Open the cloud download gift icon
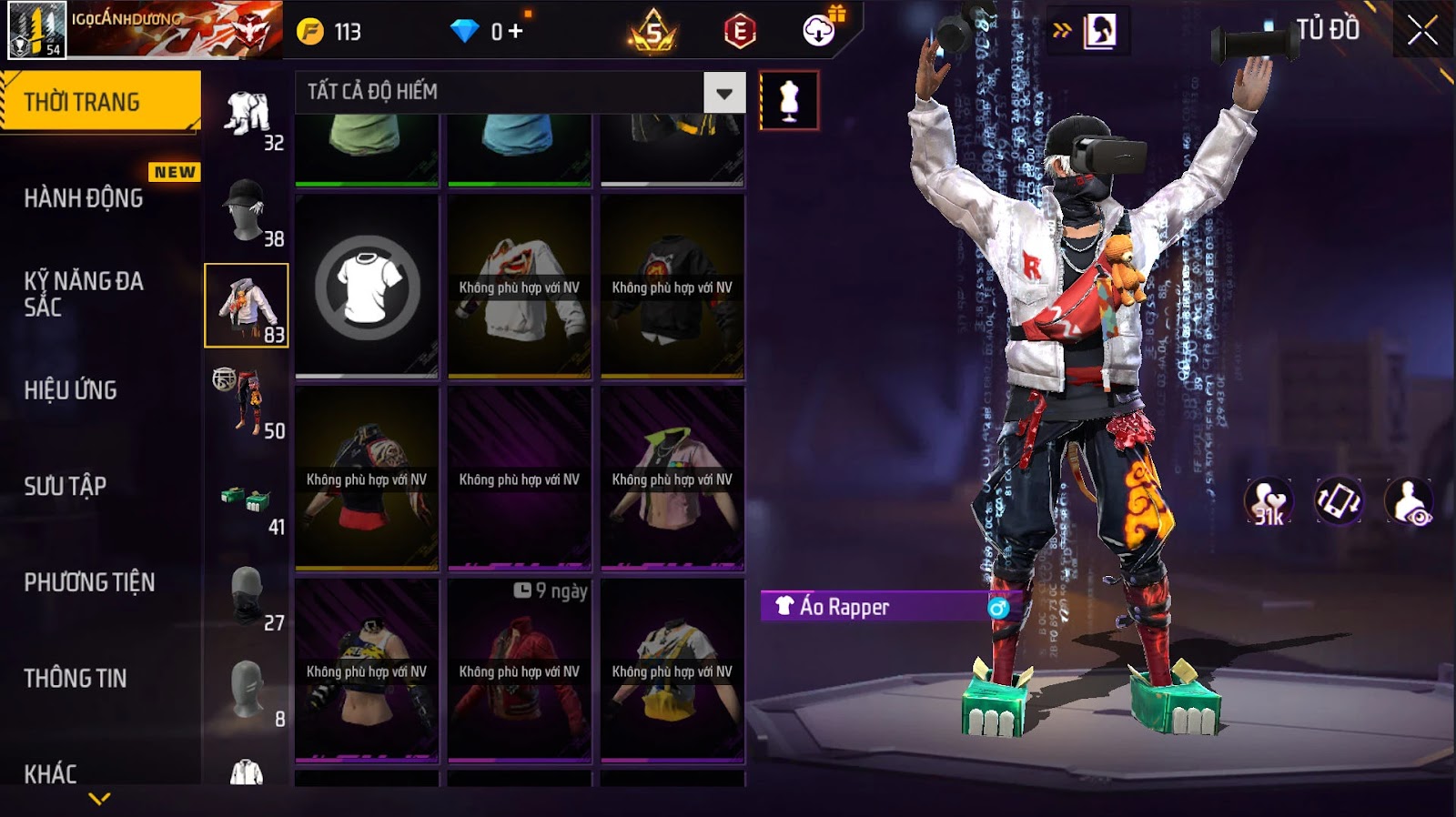Viewport: 1456px width, 817px height. coord(819,30)
